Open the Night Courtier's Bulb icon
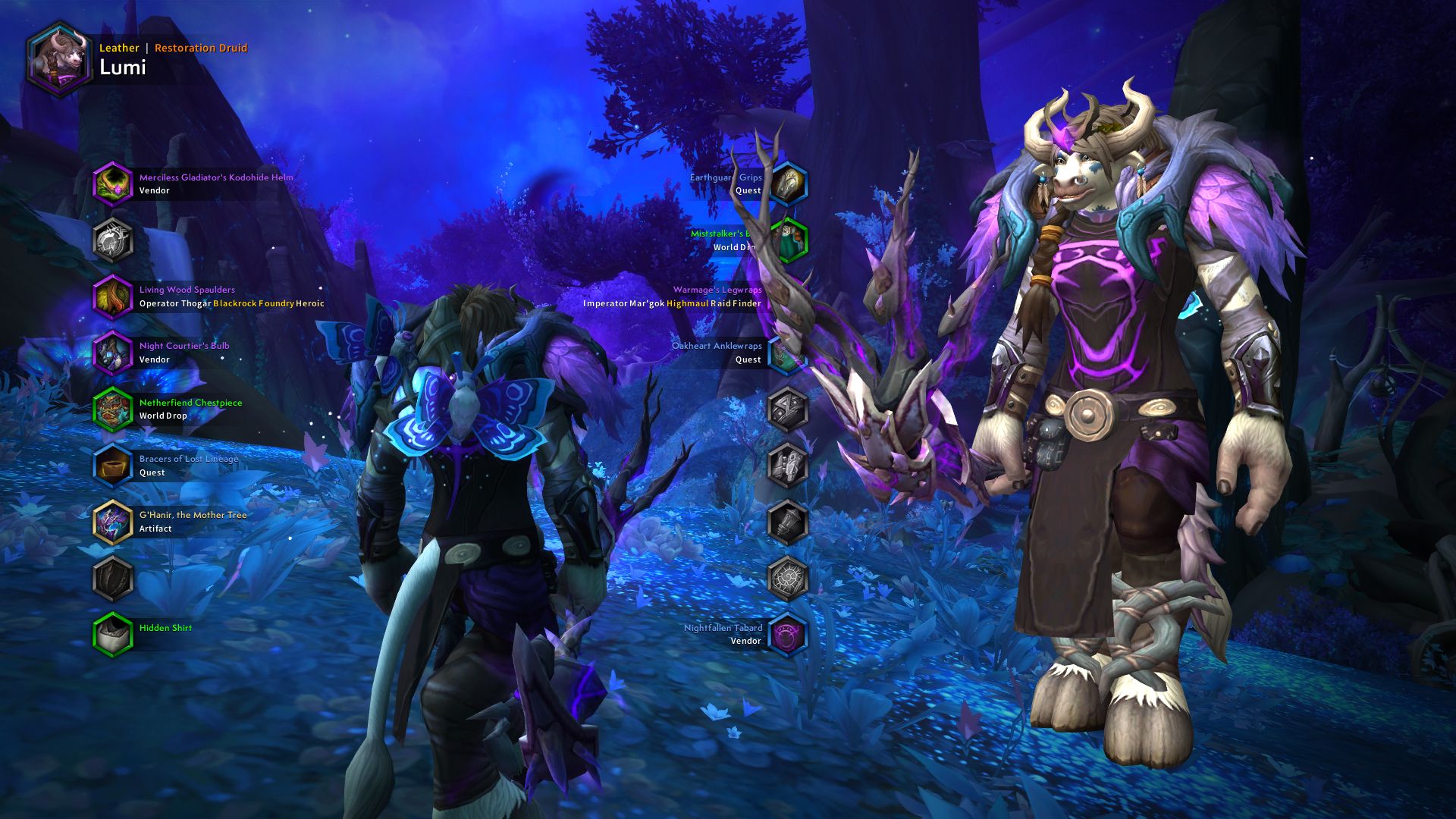The height and width of the screenshot is (819, 1456). point(114,353)
